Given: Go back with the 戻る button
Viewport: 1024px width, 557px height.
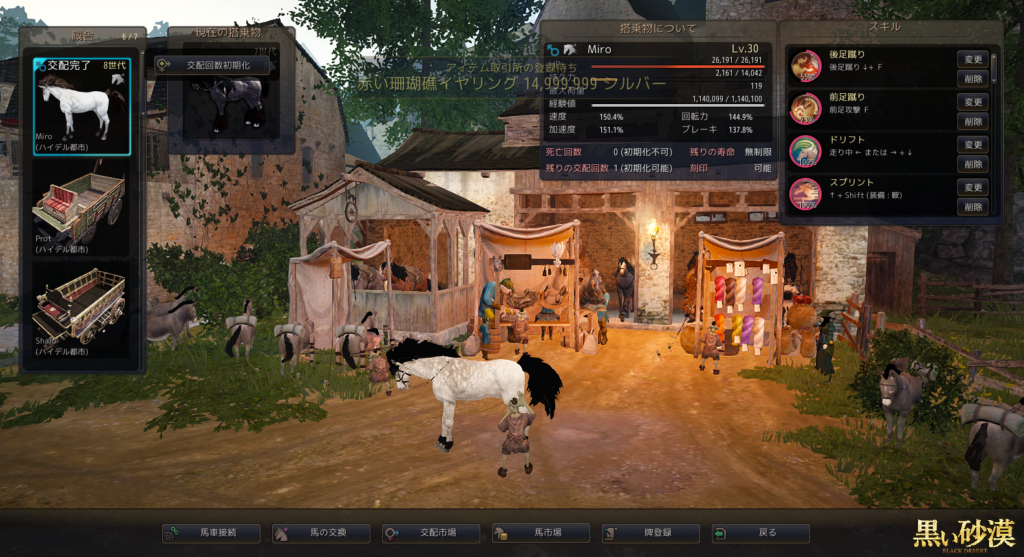Looking at the screenshot, I should click(x=761, y=533).
